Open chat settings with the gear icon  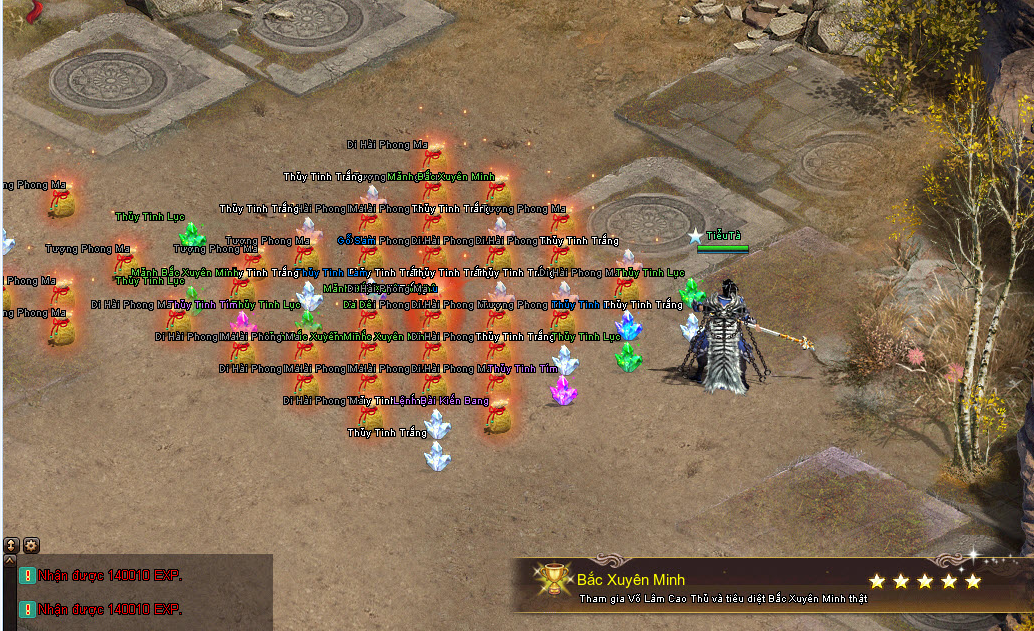click(x=31, y=545)
